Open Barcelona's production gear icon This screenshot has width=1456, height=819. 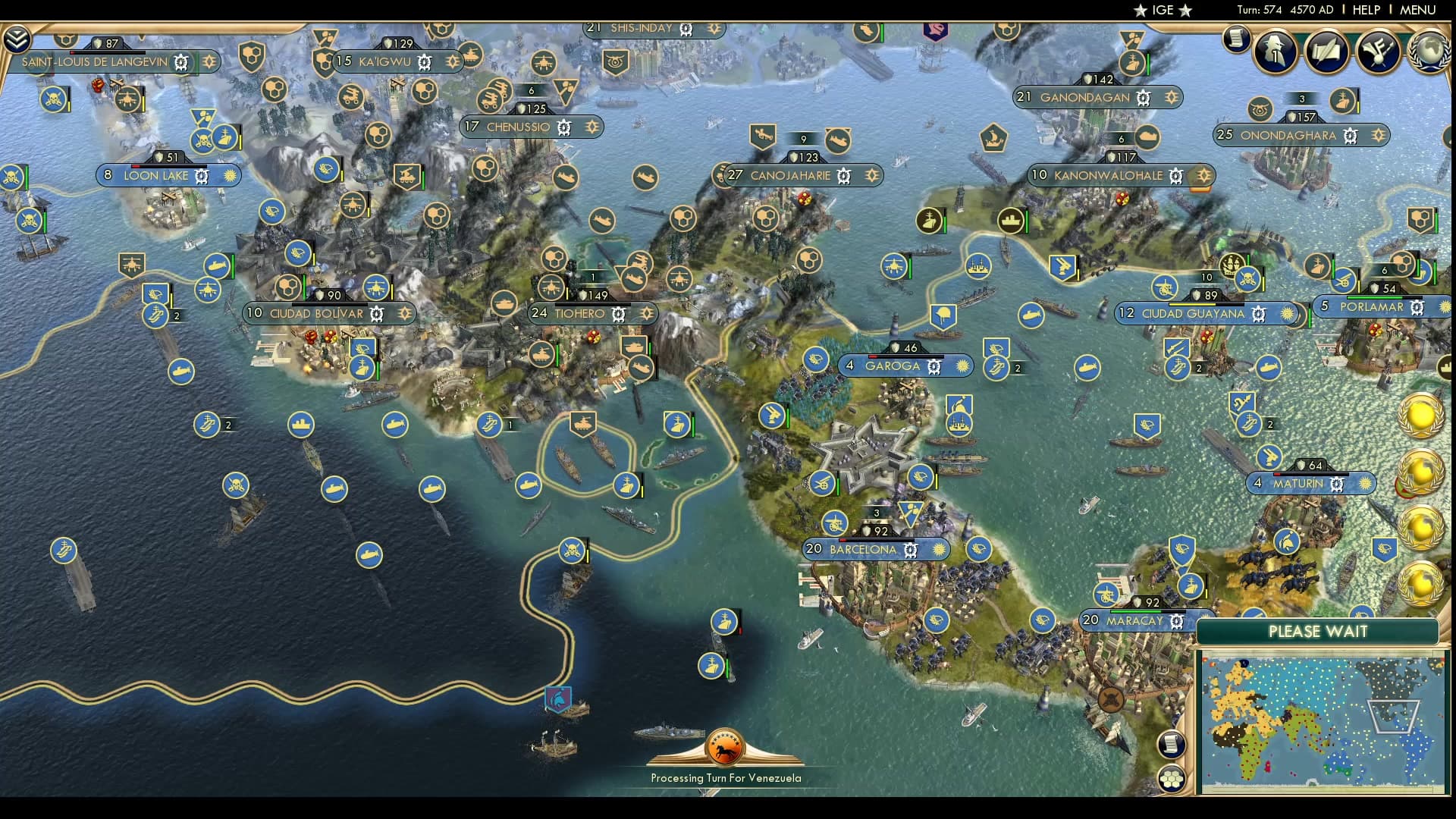point(909,550)
